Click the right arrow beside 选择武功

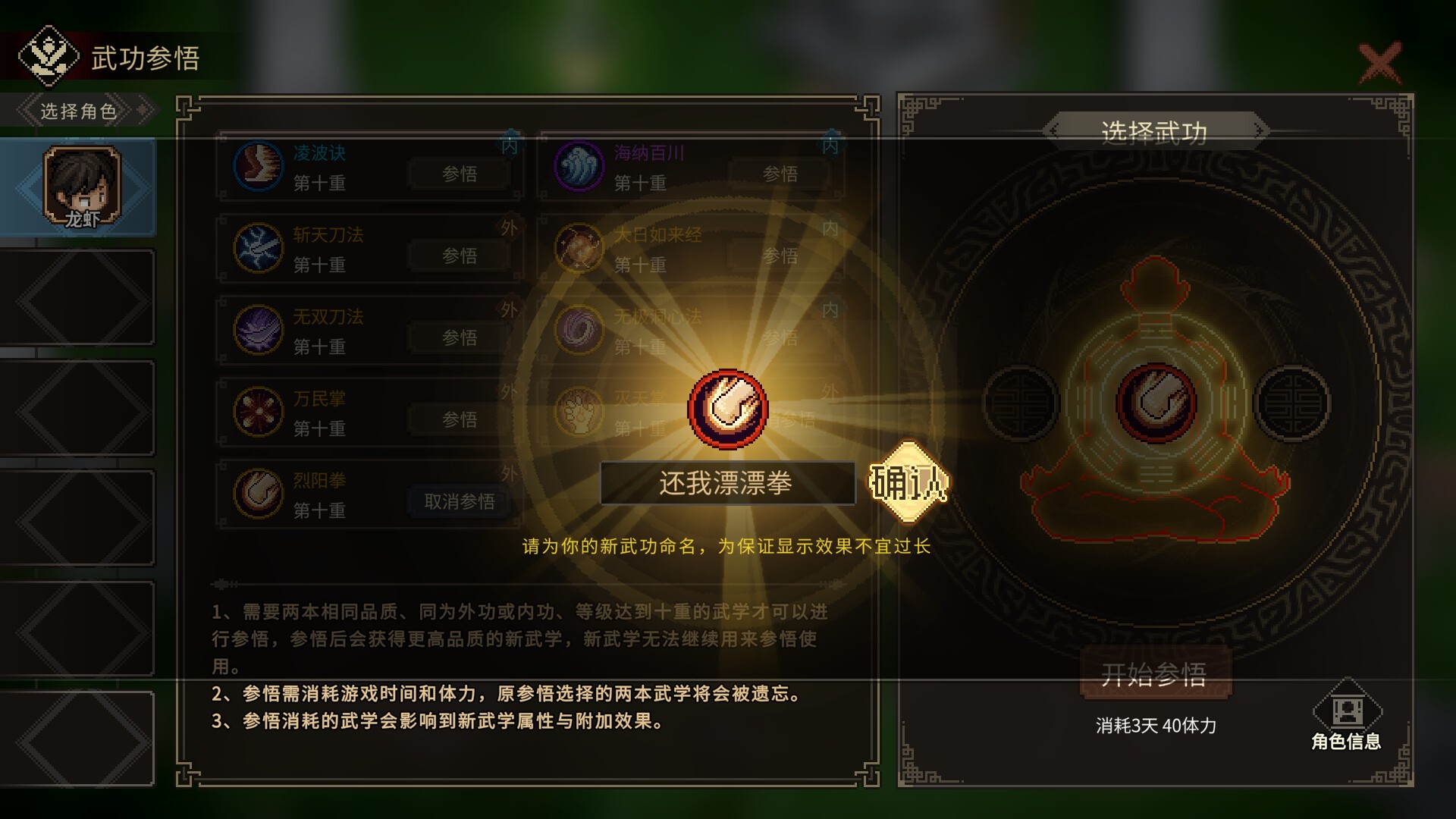tap(1260, 129)
